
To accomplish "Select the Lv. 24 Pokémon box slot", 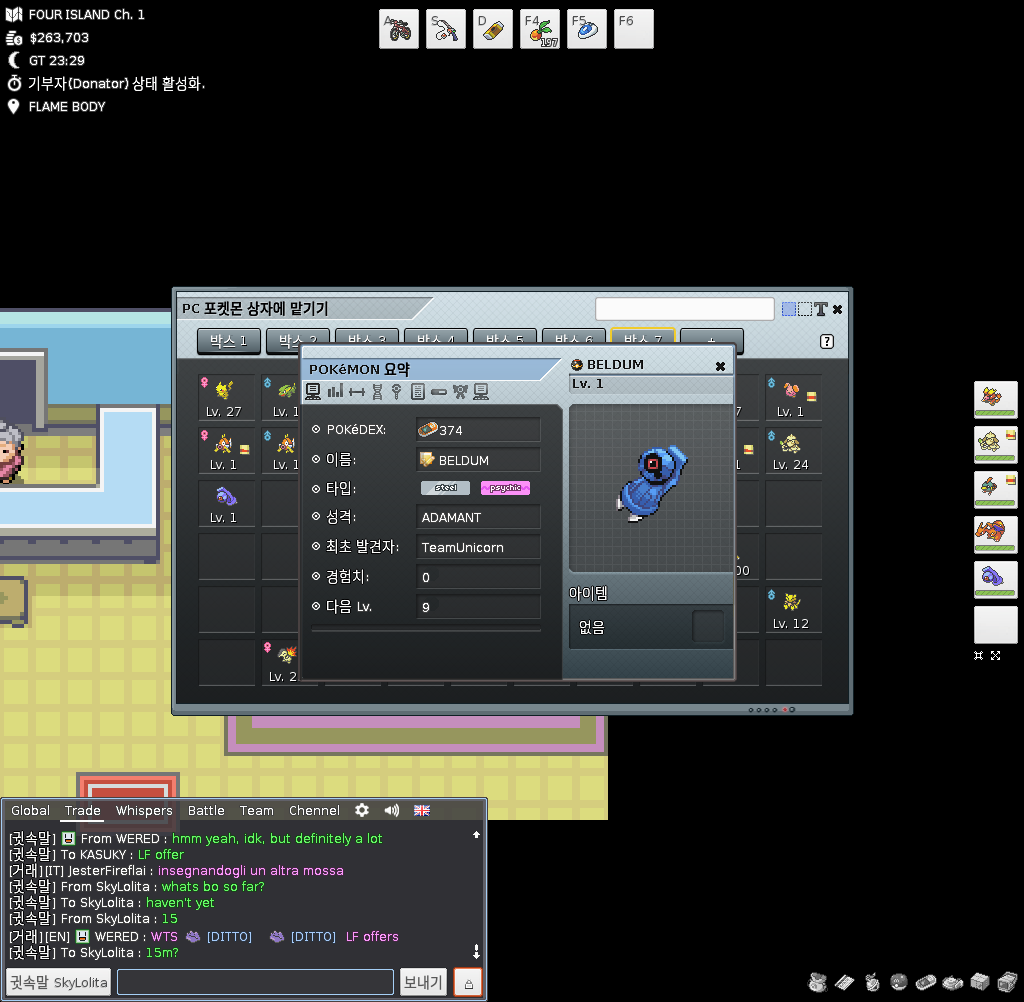I will click(791, 450).
